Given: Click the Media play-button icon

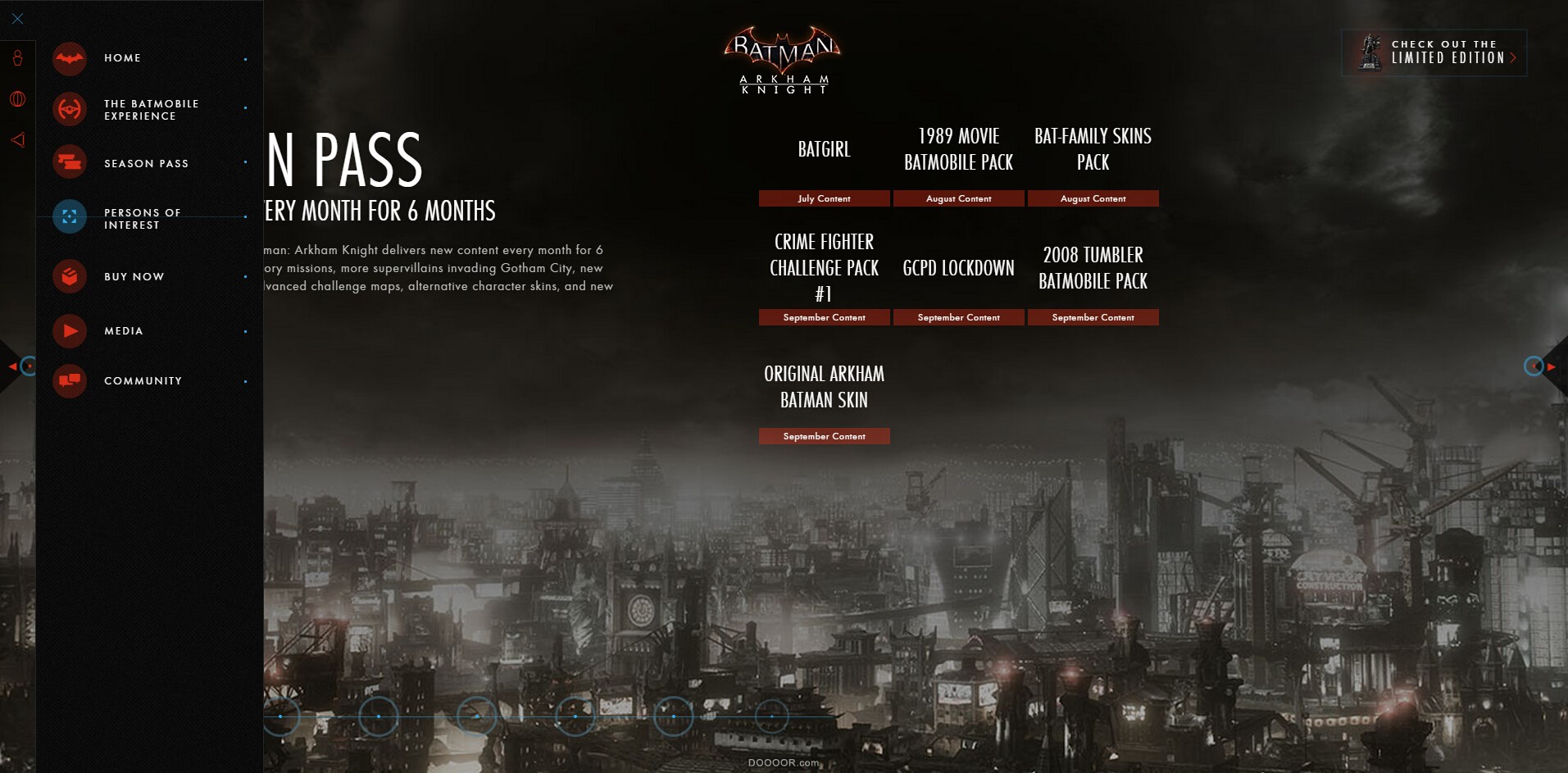Looking at the screenshot, I should [70, 330].
